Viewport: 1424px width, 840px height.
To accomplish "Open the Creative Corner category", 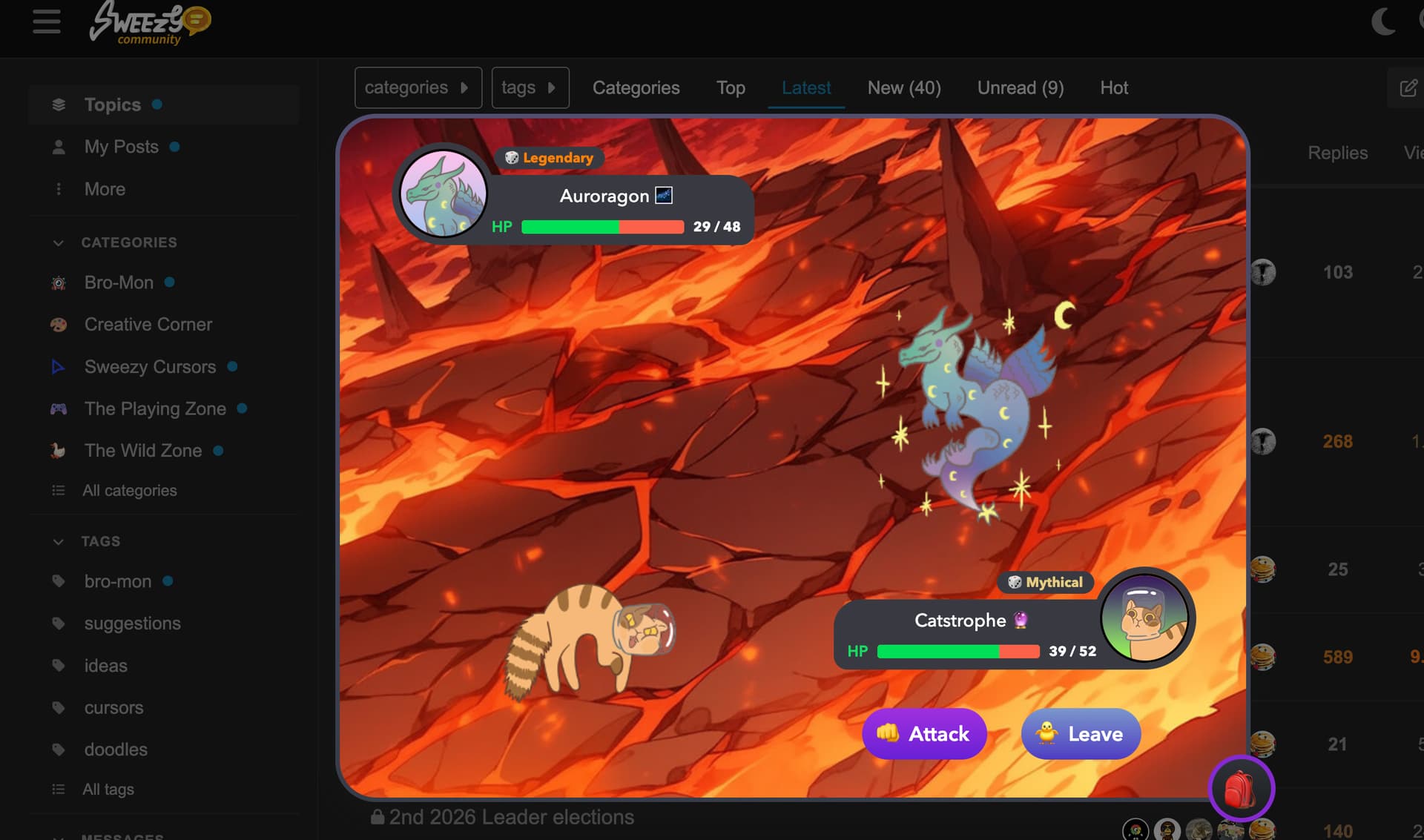I will tap(148, 325).
